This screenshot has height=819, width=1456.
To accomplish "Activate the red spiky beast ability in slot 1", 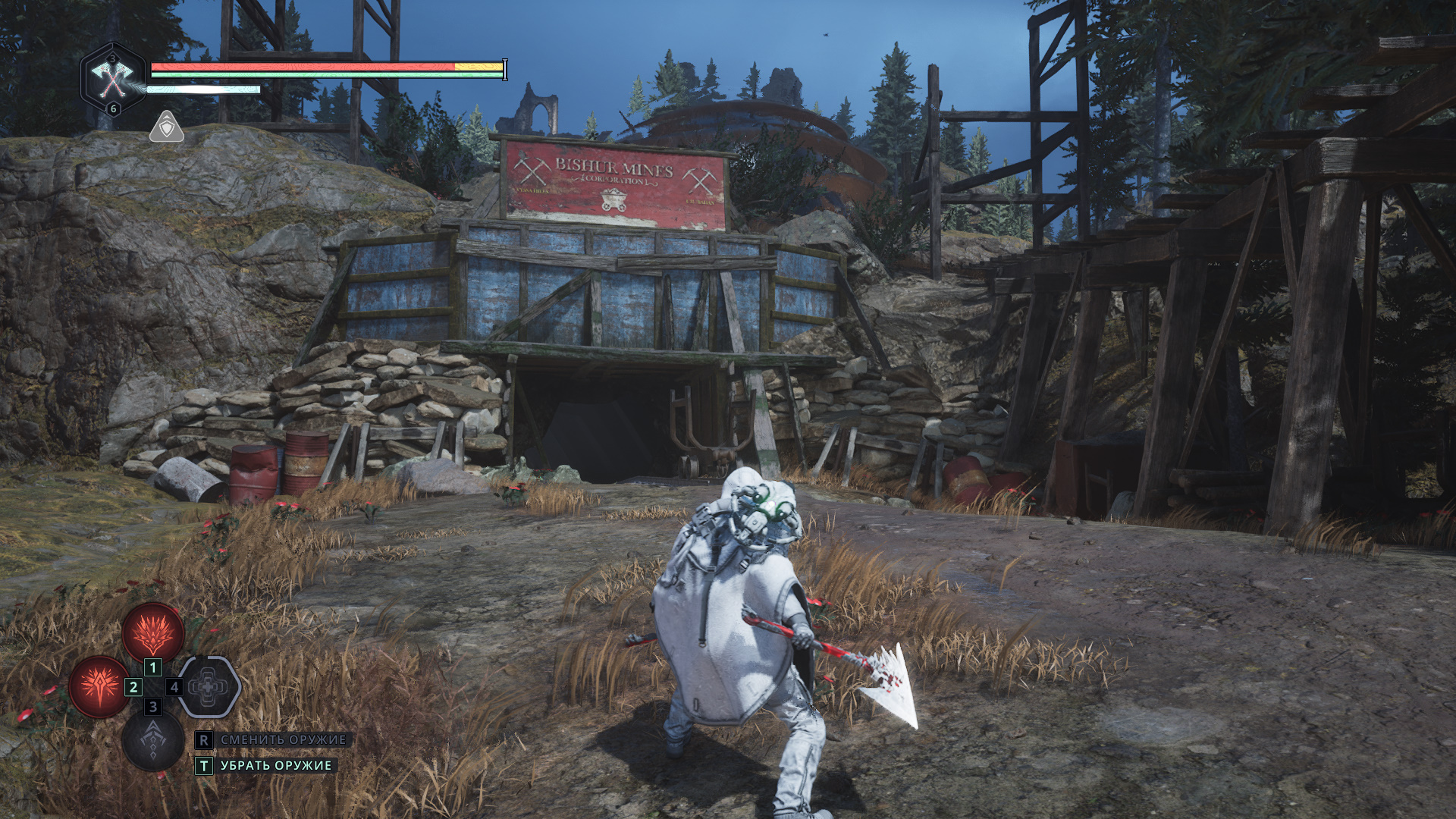I will 153,631.
